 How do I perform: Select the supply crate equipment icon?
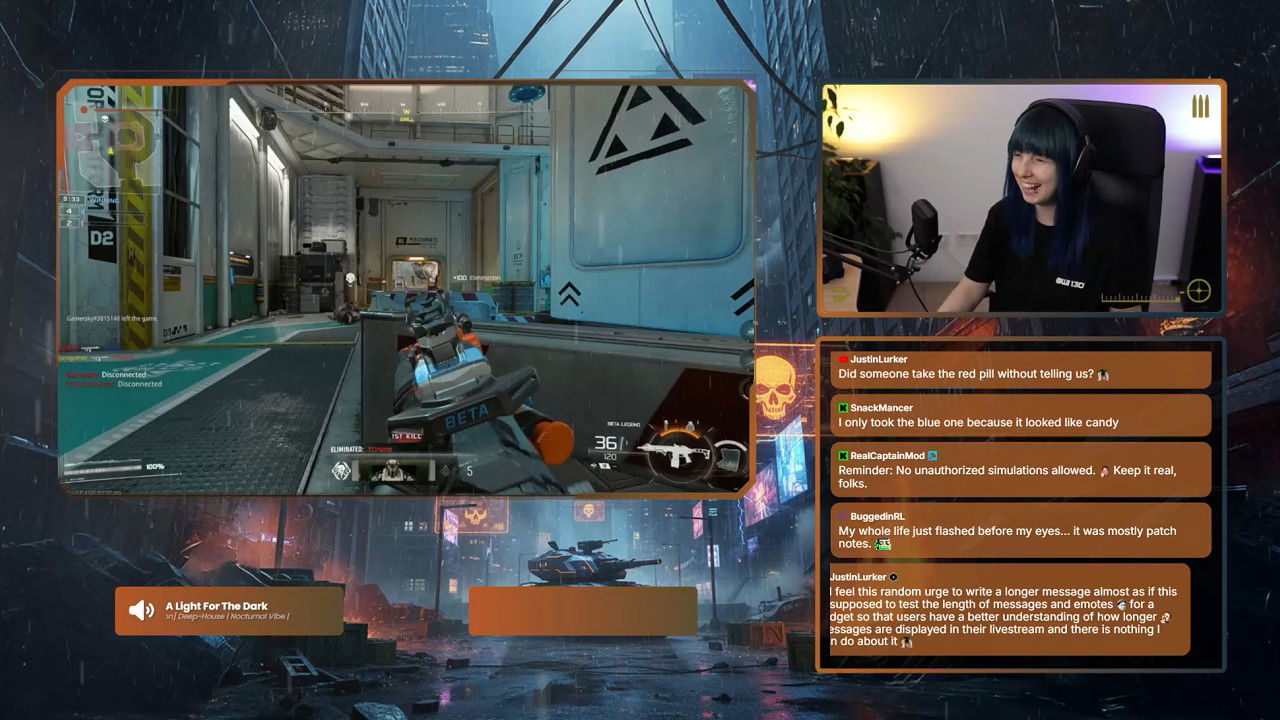point(731,460)
